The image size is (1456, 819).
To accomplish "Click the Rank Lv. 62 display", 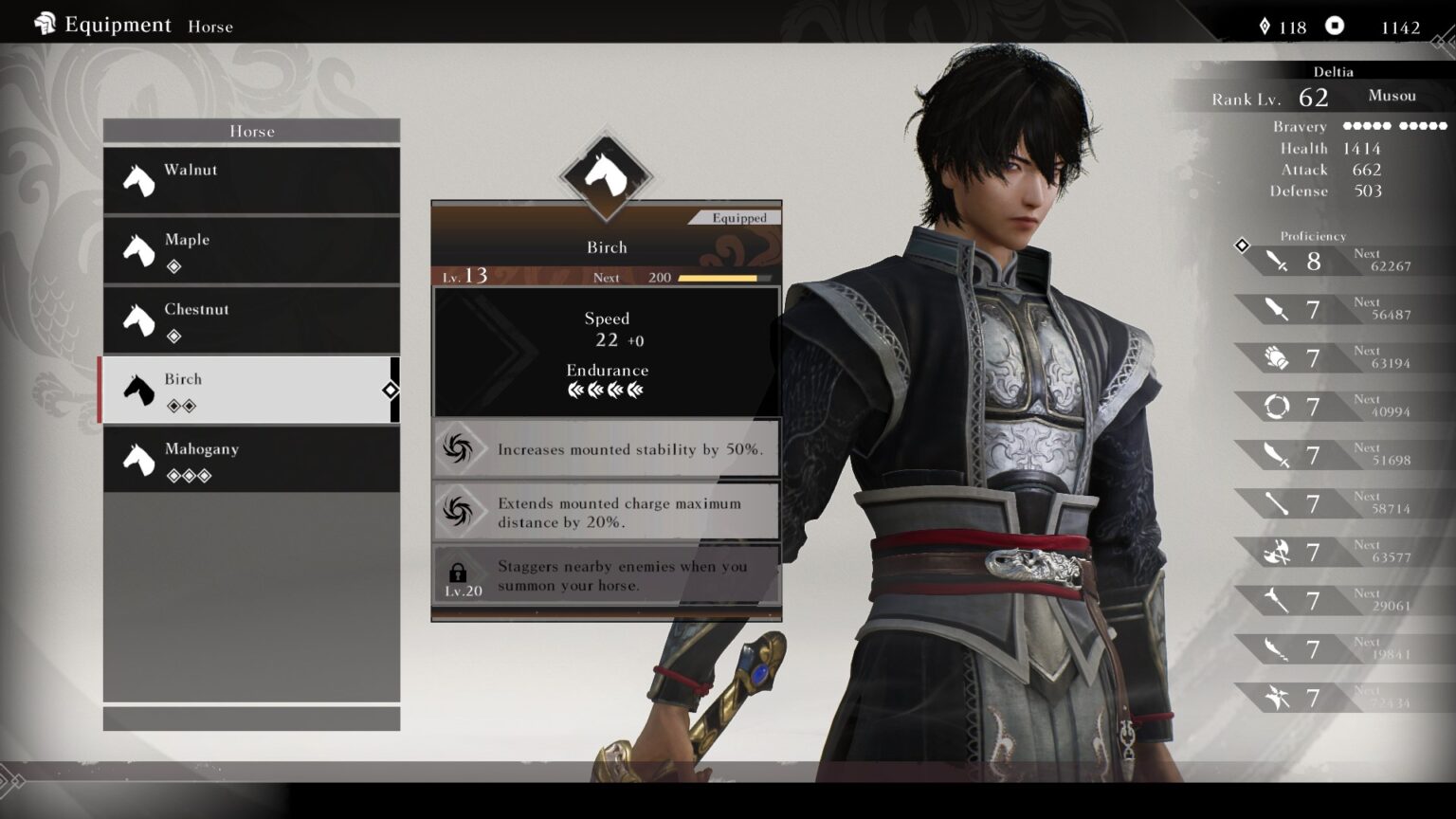I will tap(1271, 96).
